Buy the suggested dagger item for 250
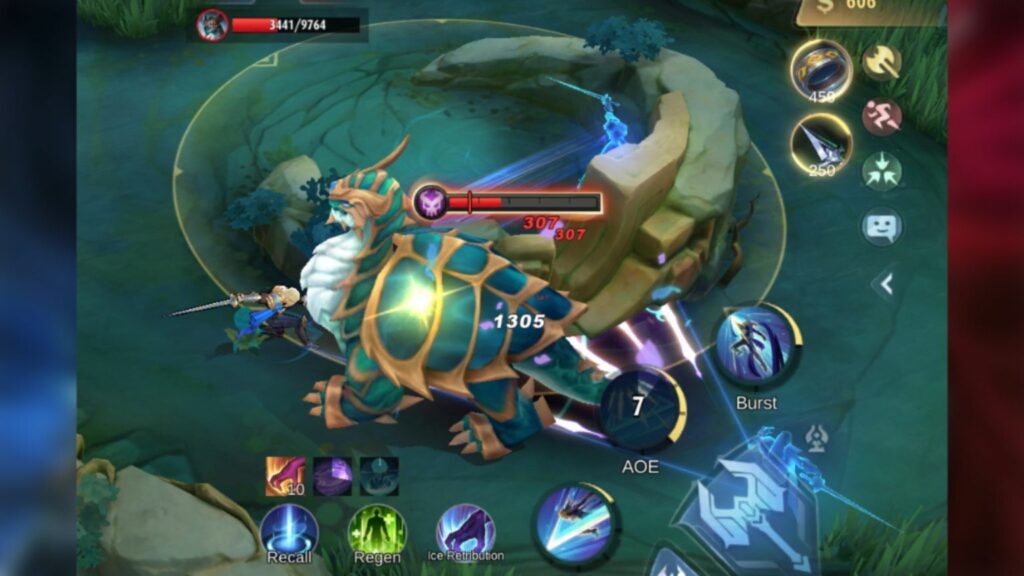The height and width of the screenshot is (576, 1024). (x=820, y=142)
